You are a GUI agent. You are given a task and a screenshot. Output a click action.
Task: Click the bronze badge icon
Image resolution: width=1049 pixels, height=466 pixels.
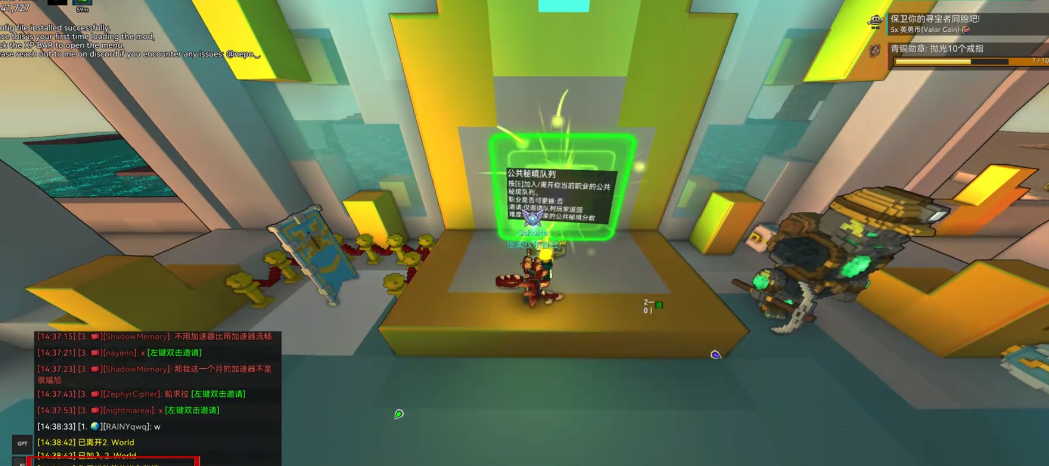pyautogui.click(x=876, y=50)
